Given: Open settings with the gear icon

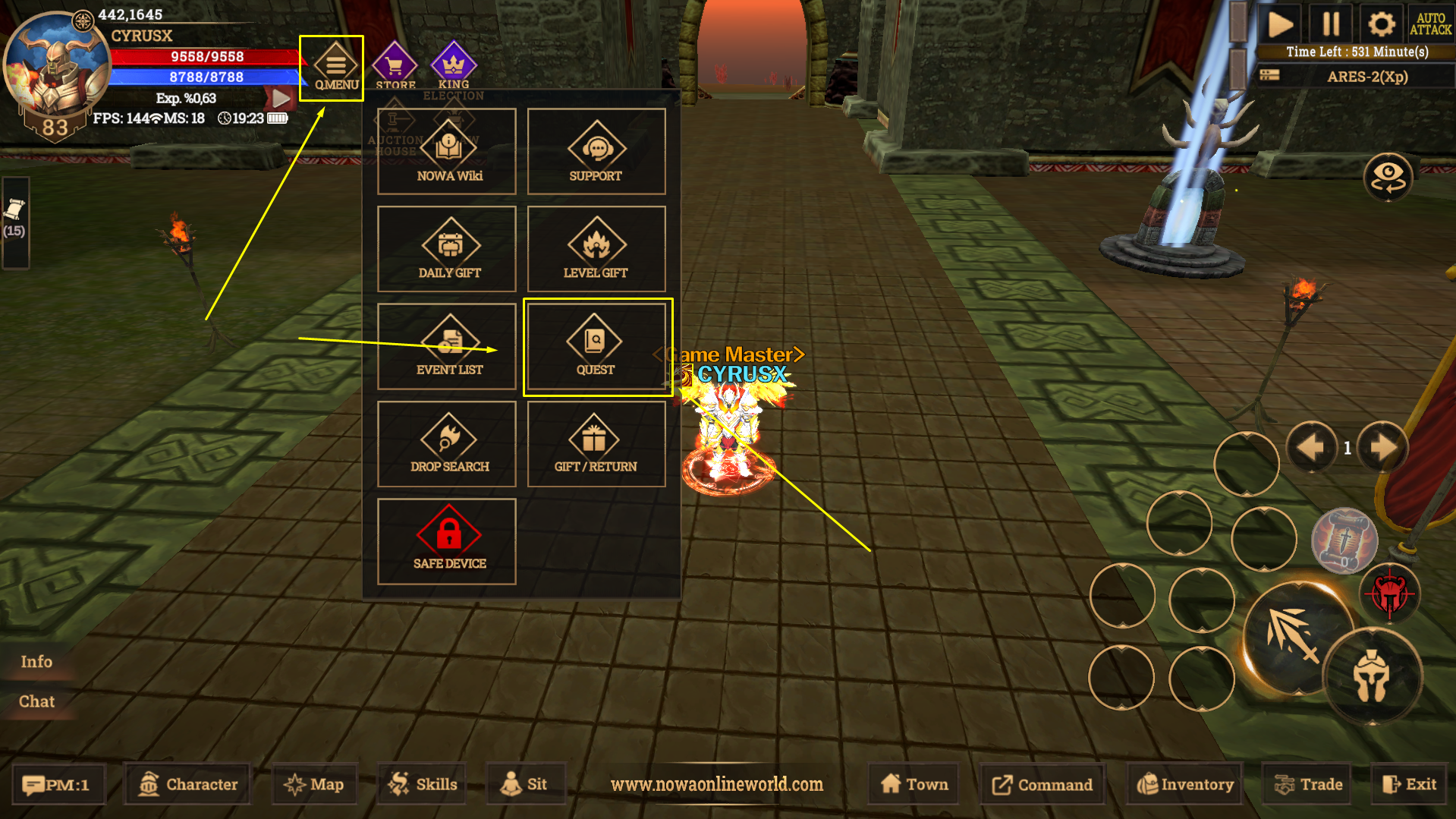Looking at the screenshot, I should [x=1381, y=24].
